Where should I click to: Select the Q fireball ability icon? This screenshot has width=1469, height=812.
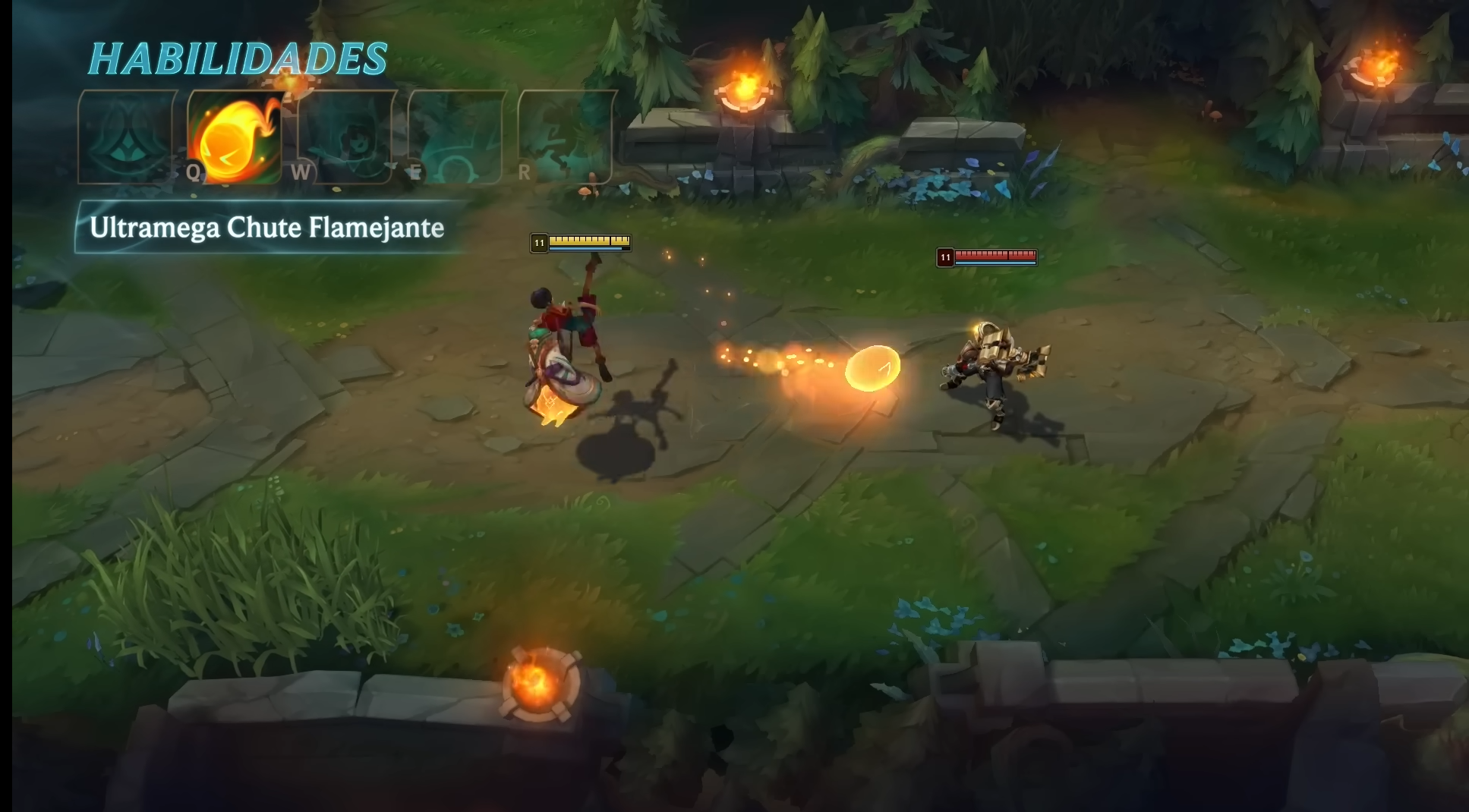click(x=233, y=137)
